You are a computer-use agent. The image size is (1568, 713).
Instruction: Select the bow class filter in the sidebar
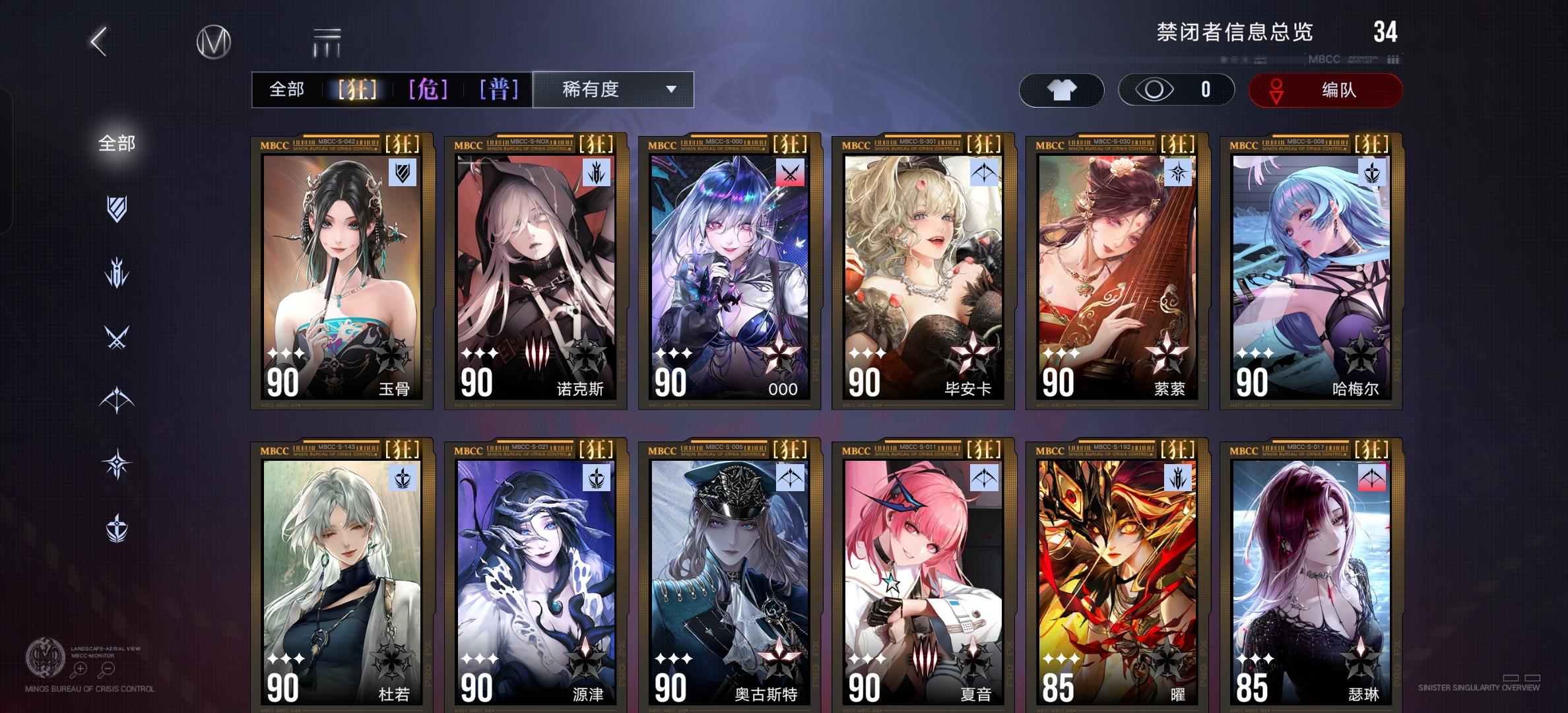pos(117,399)
